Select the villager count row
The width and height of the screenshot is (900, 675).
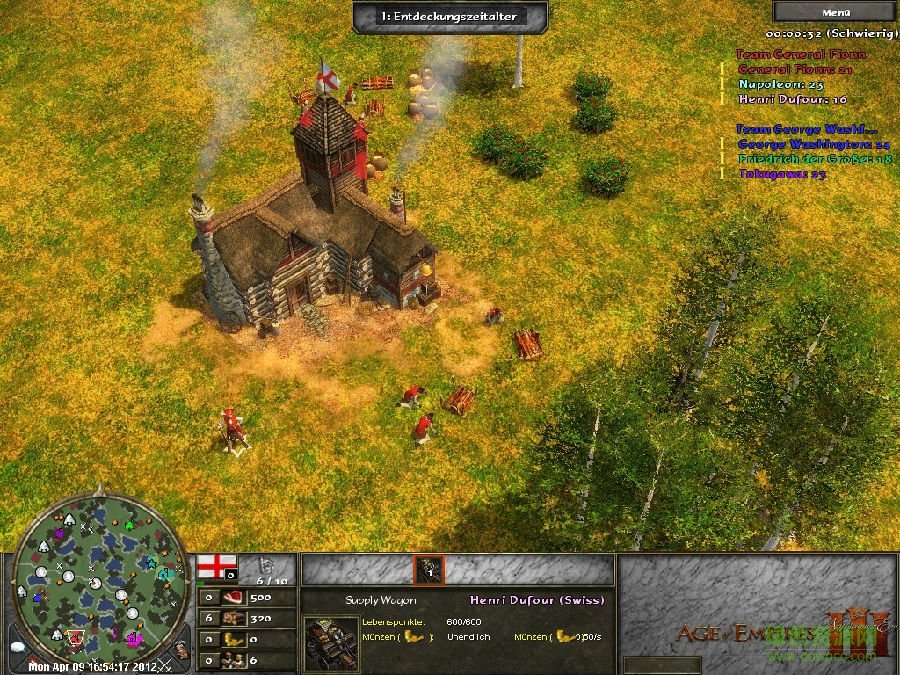pyautogui.click(x=246, y=660)
